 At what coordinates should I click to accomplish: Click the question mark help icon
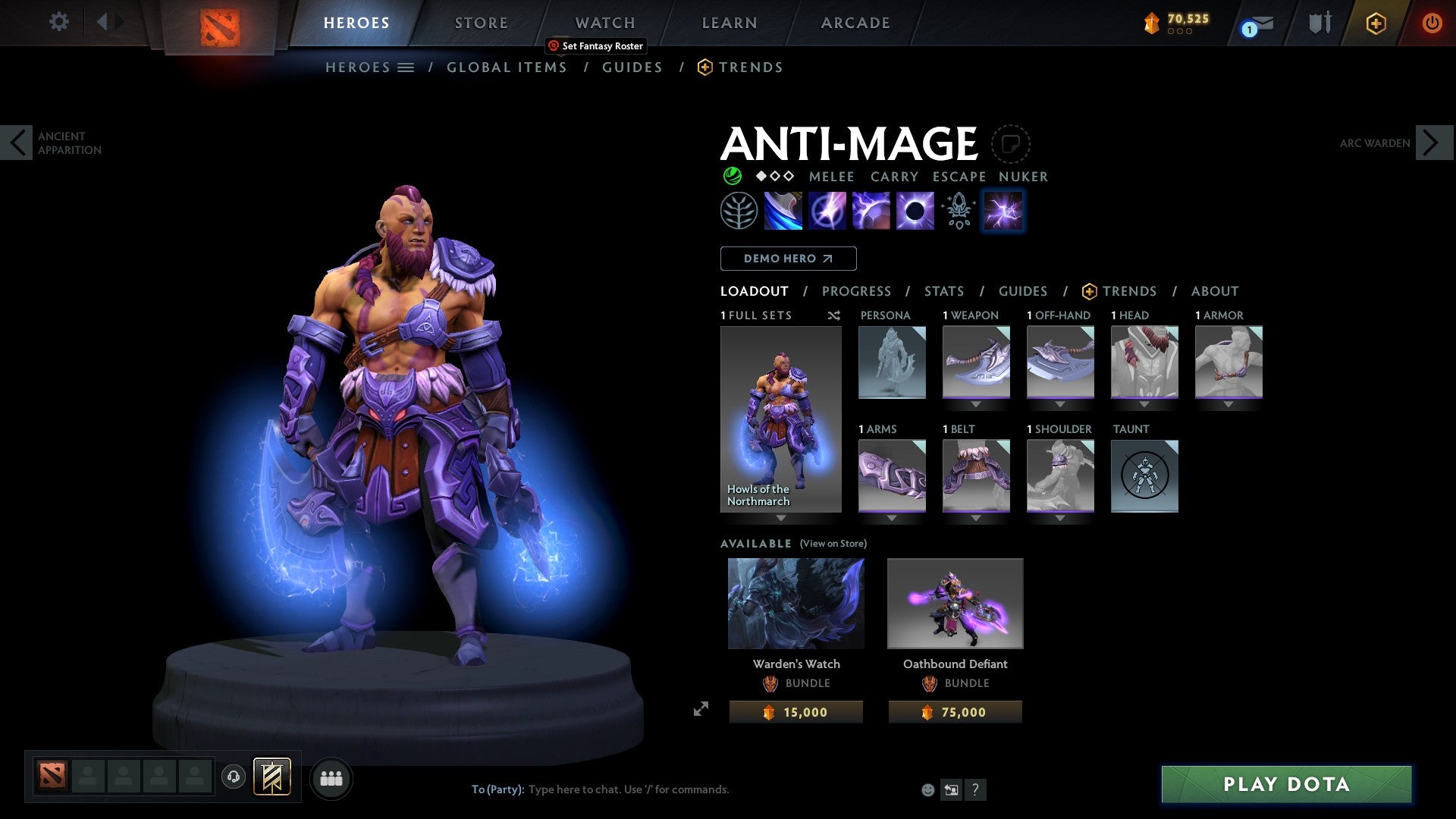click(975, 789)
